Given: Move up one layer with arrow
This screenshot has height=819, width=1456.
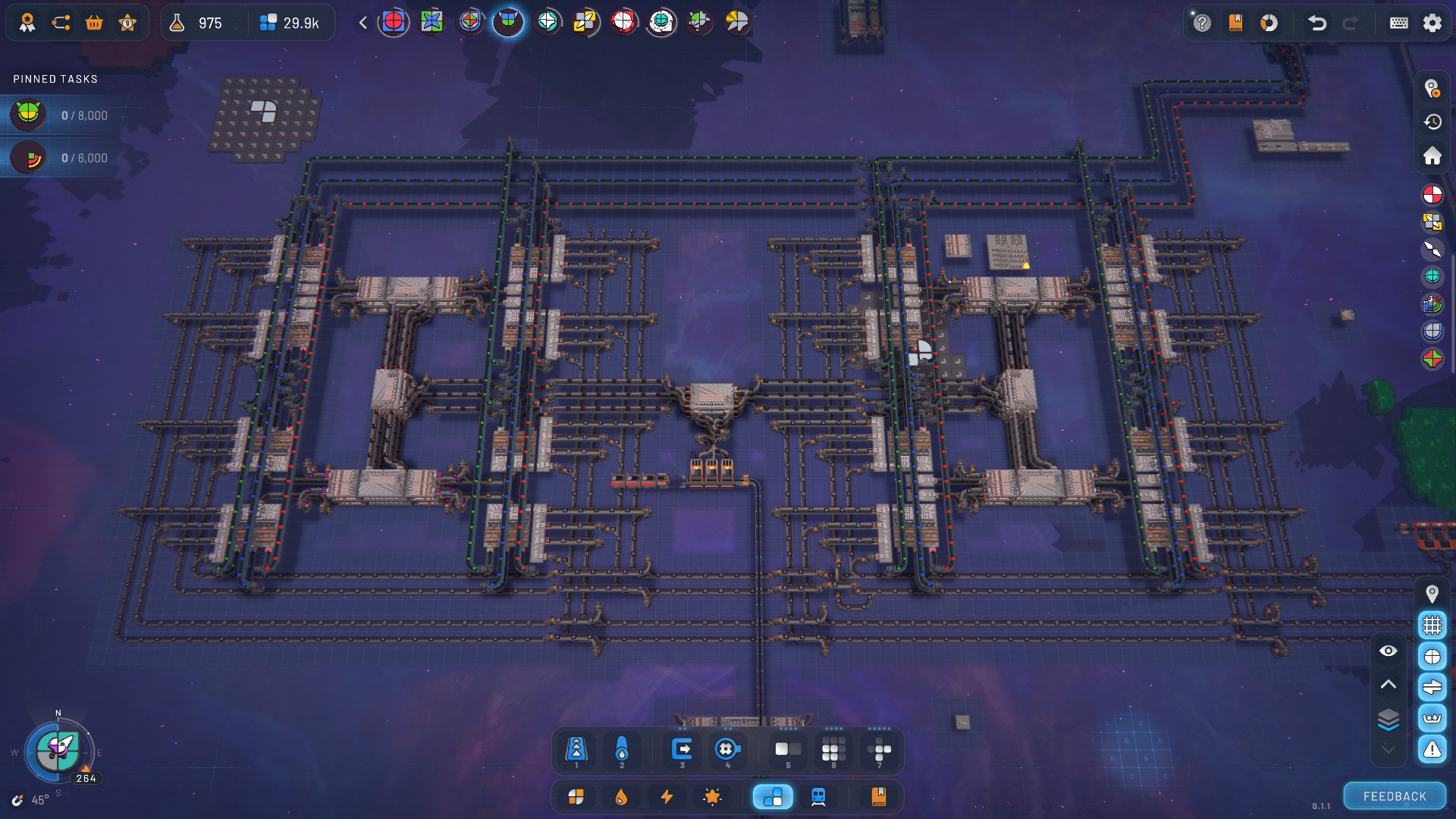Looking at the screenshot, I should click(x=1388, y=684).
